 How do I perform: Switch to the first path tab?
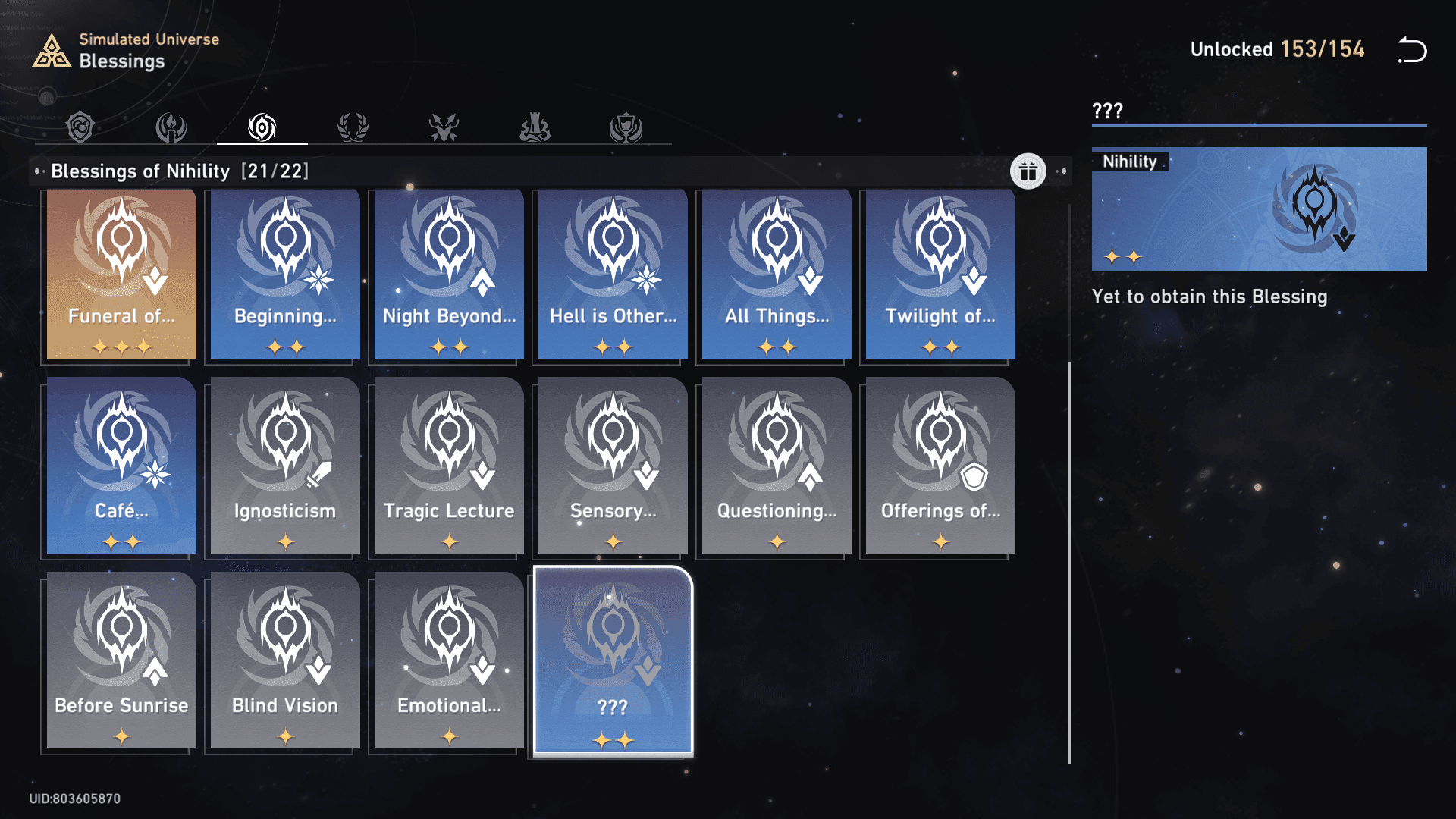[x=80, y=127]
